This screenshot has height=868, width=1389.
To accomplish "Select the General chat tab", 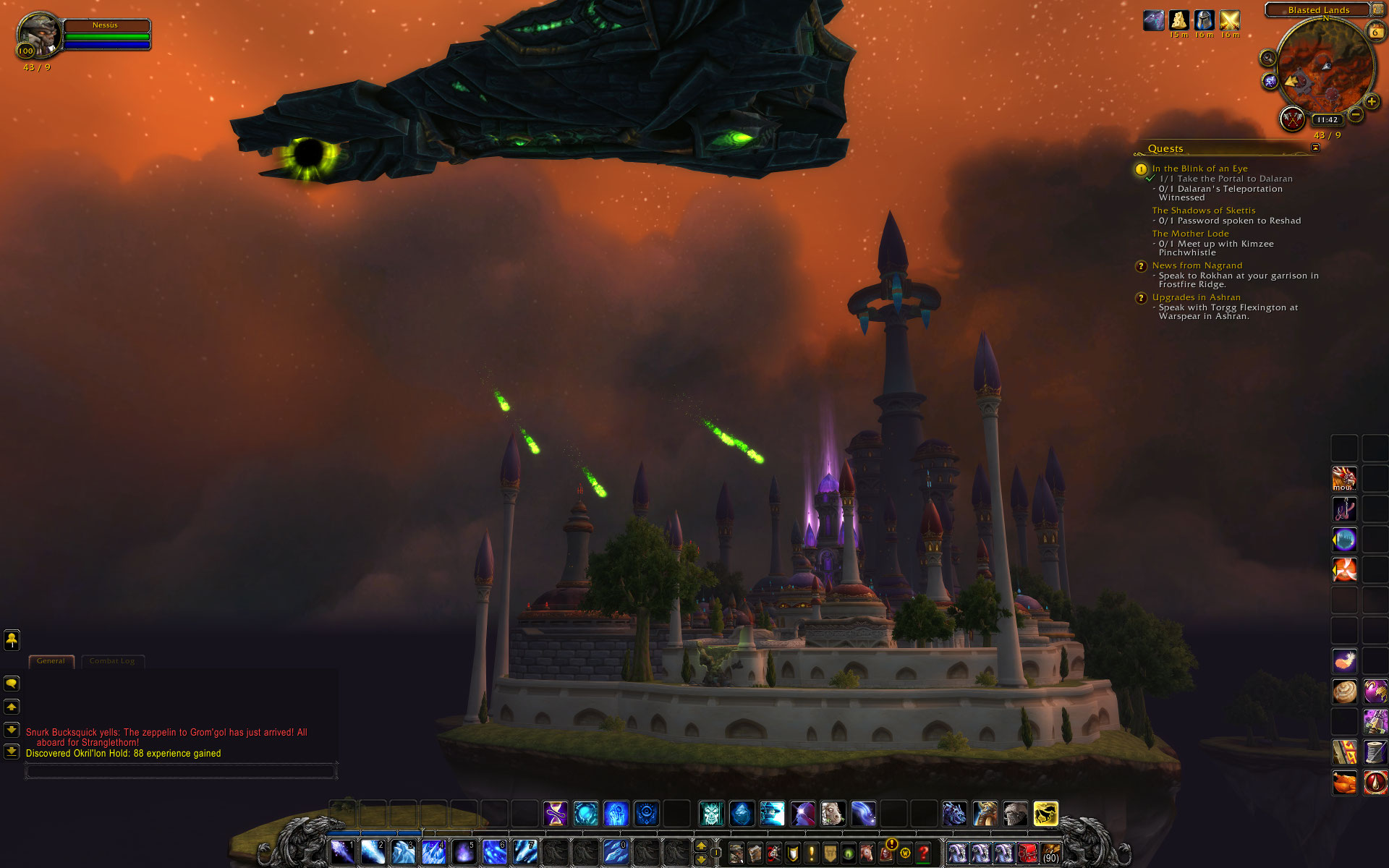I will click(x=51, y=661).
